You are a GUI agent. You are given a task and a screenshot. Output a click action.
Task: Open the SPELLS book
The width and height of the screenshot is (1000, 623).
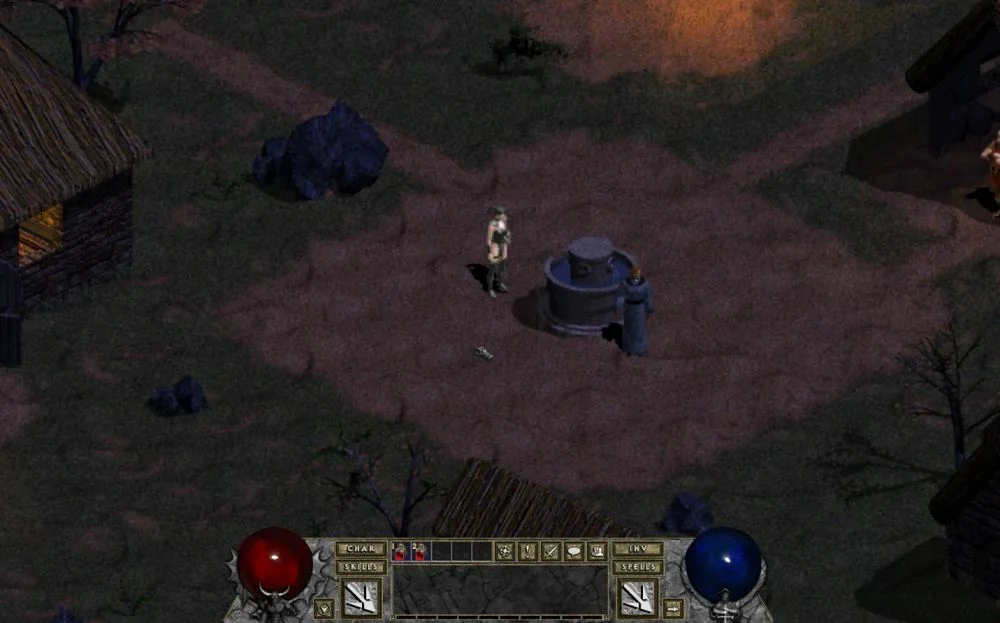(637, 567)
